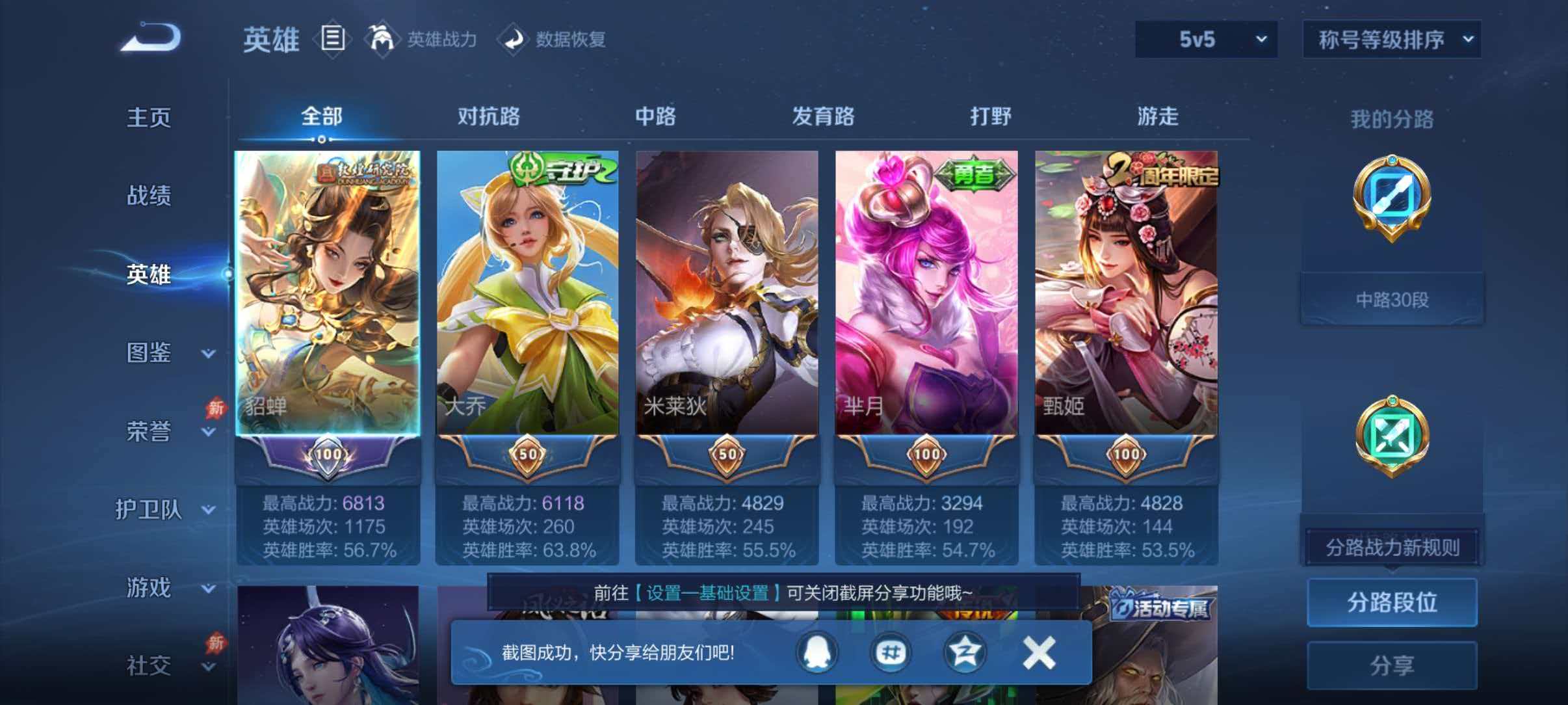The width and height of the screenshot is (1568, 705).
Task: Click the 分路段位 button
Action: click(x=1392, y=603)
